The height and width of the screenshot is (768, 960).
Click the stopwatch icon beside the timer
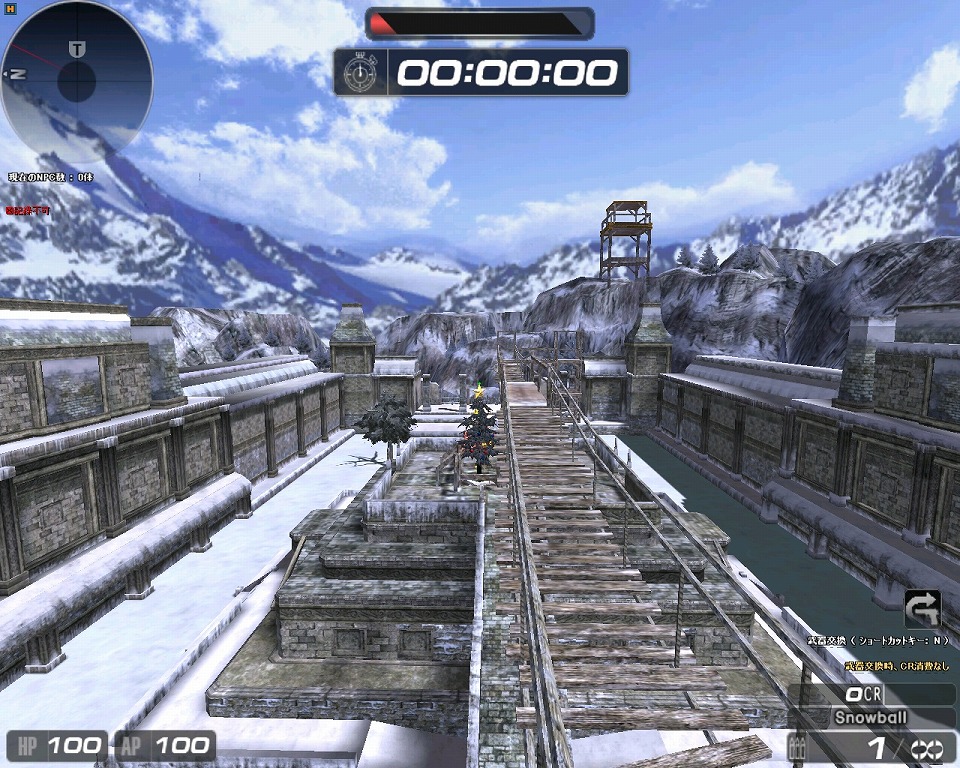pos(360,72)
